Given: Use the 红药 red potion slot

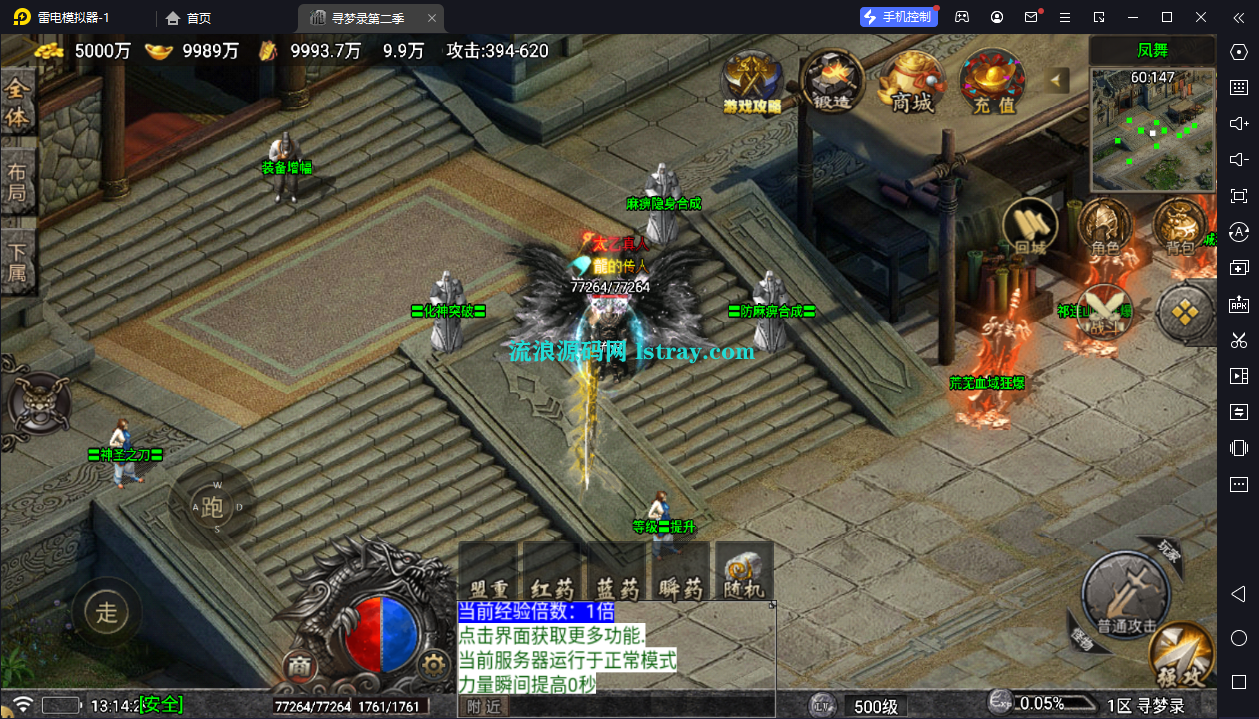Looking at the screenshot, I should pos(552,573).
